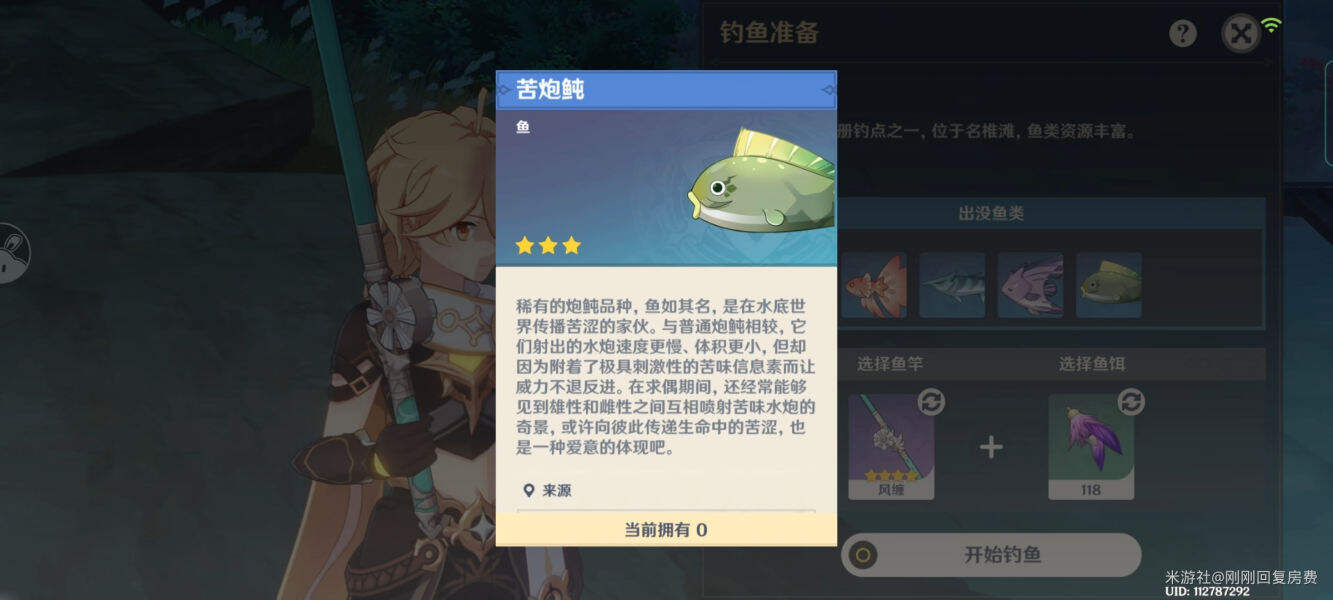
Task: Select the purple fish thumbnail
Action: point(1030,285)
